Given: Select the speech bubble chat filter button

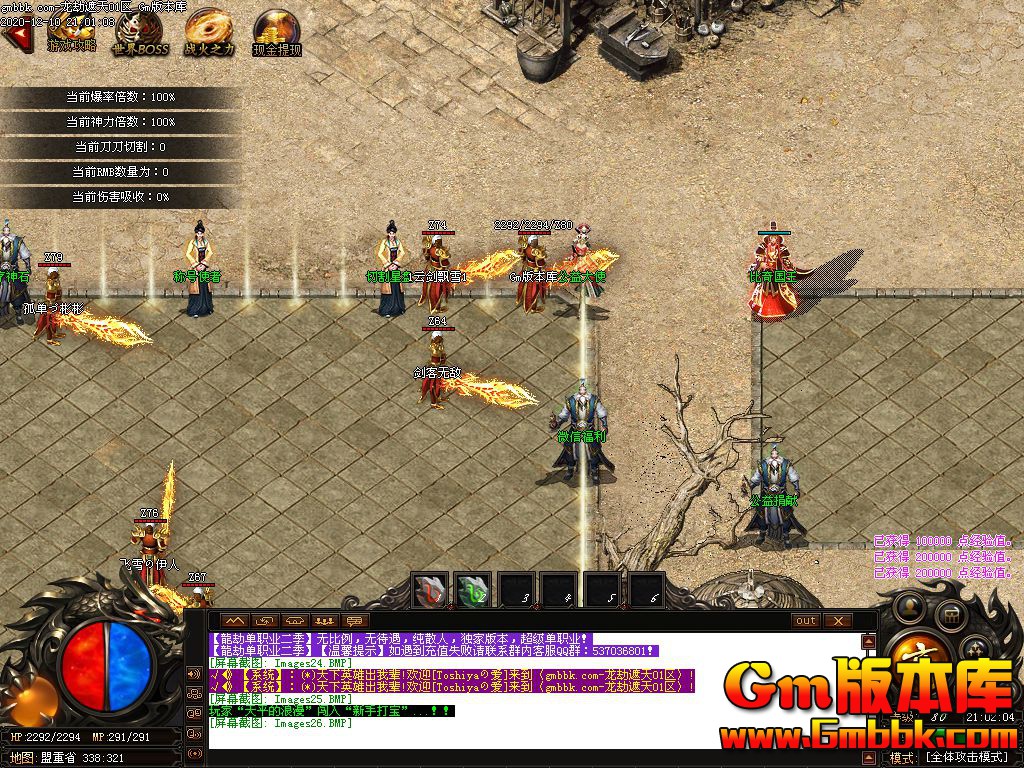Looking at the screenshot, I should pyautogui.click(x=355, y=621).
